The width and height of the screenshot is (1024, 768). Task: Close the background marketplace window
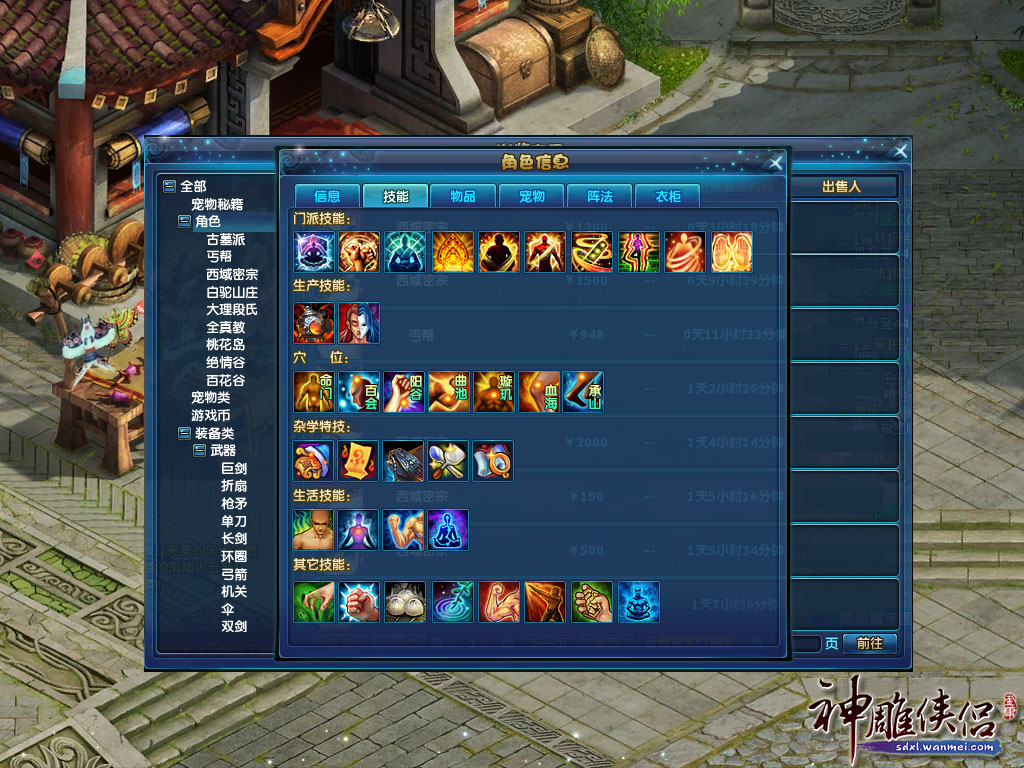(x=900, y=151)
